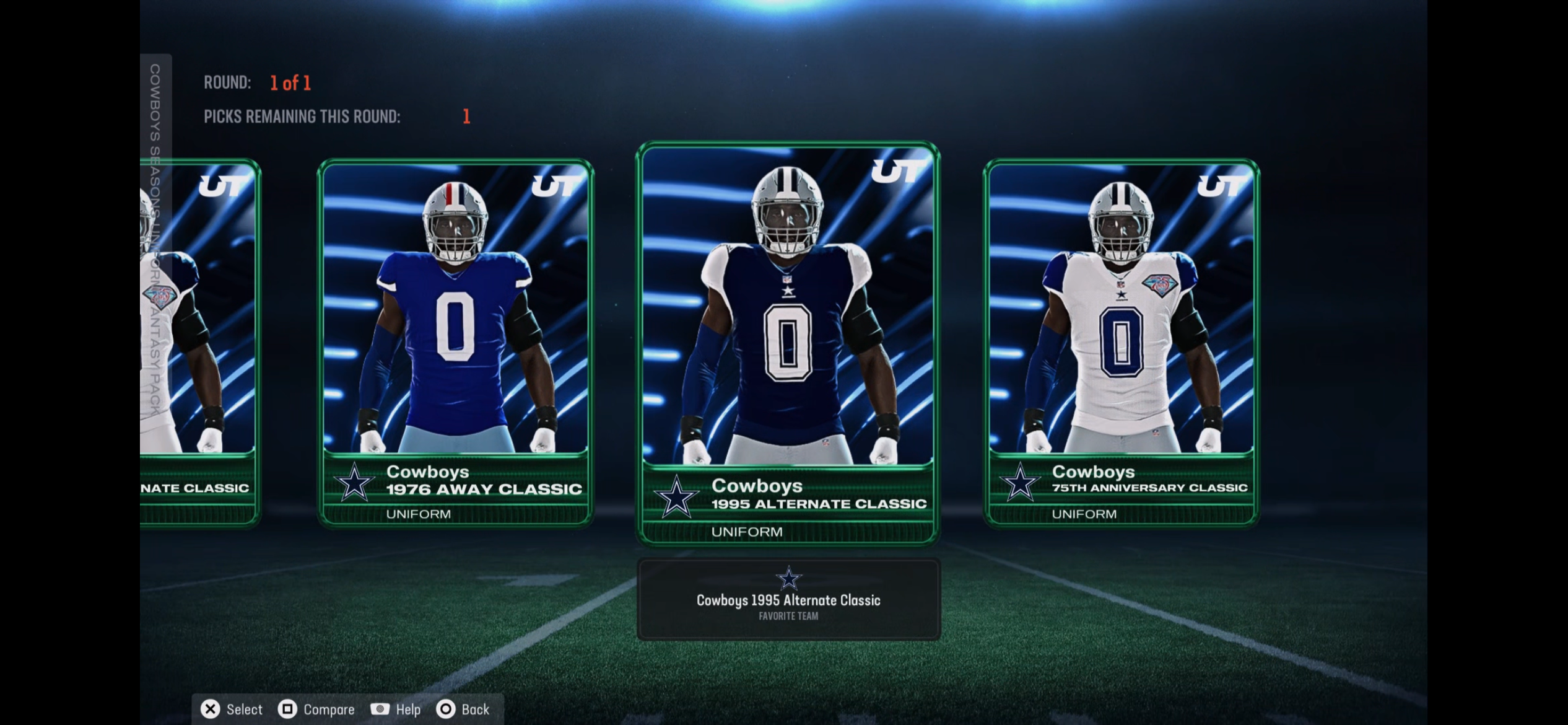1568x725 pixels.
Task: Open Compare from the bottom bar
Action: click(316, 710)
